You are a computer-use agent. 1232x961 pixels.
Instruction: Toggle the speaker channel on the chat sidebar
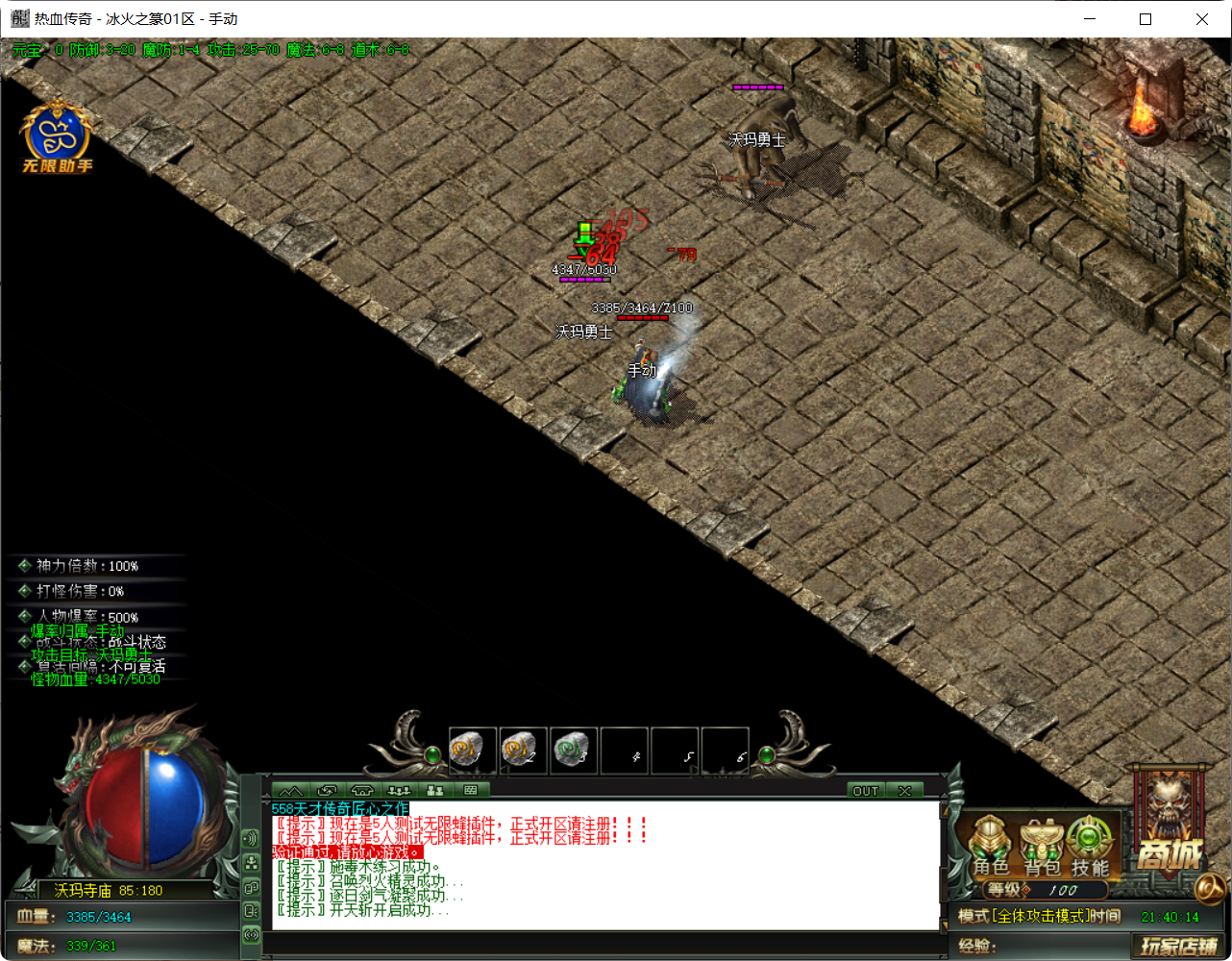253,837
